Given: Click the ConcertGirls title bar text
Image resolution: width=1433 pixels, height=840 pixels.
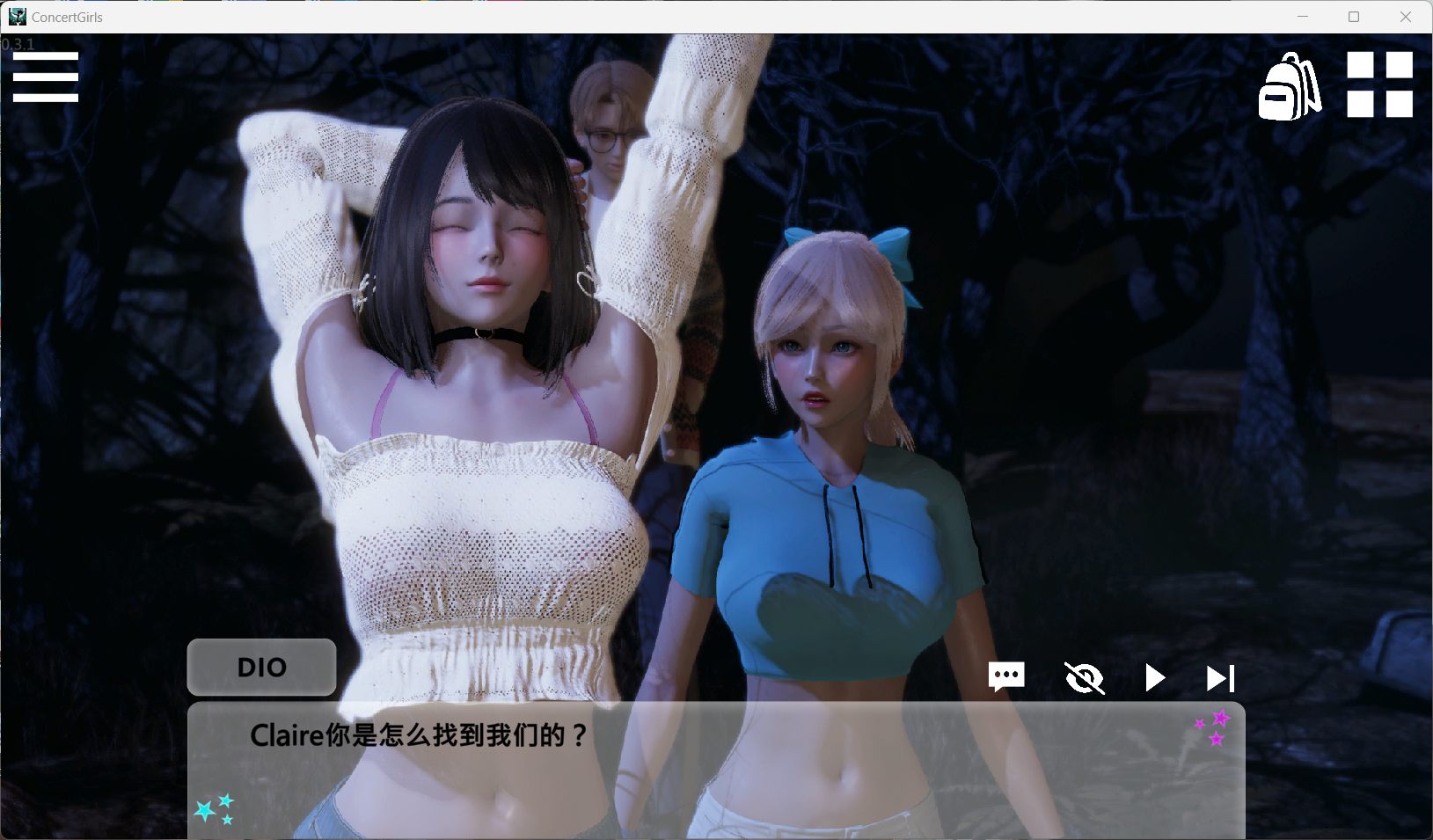Looking at the screenshot, I should pyautogui.click(x=66, y=17).
